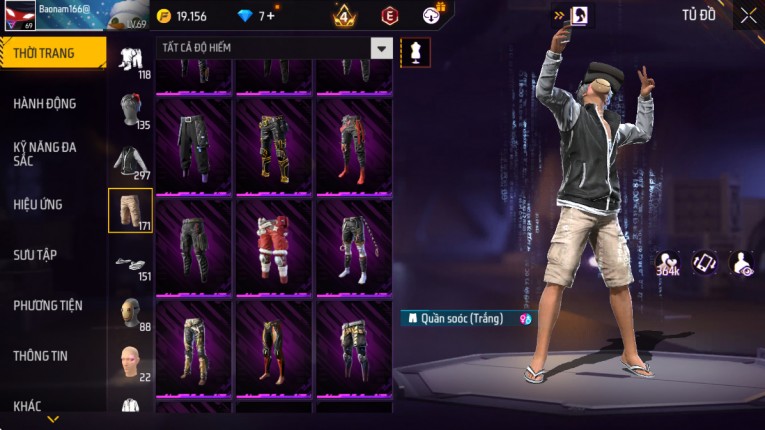Select the shorts category showing 171
Screen dimensions: 765x430
[130, 210]
